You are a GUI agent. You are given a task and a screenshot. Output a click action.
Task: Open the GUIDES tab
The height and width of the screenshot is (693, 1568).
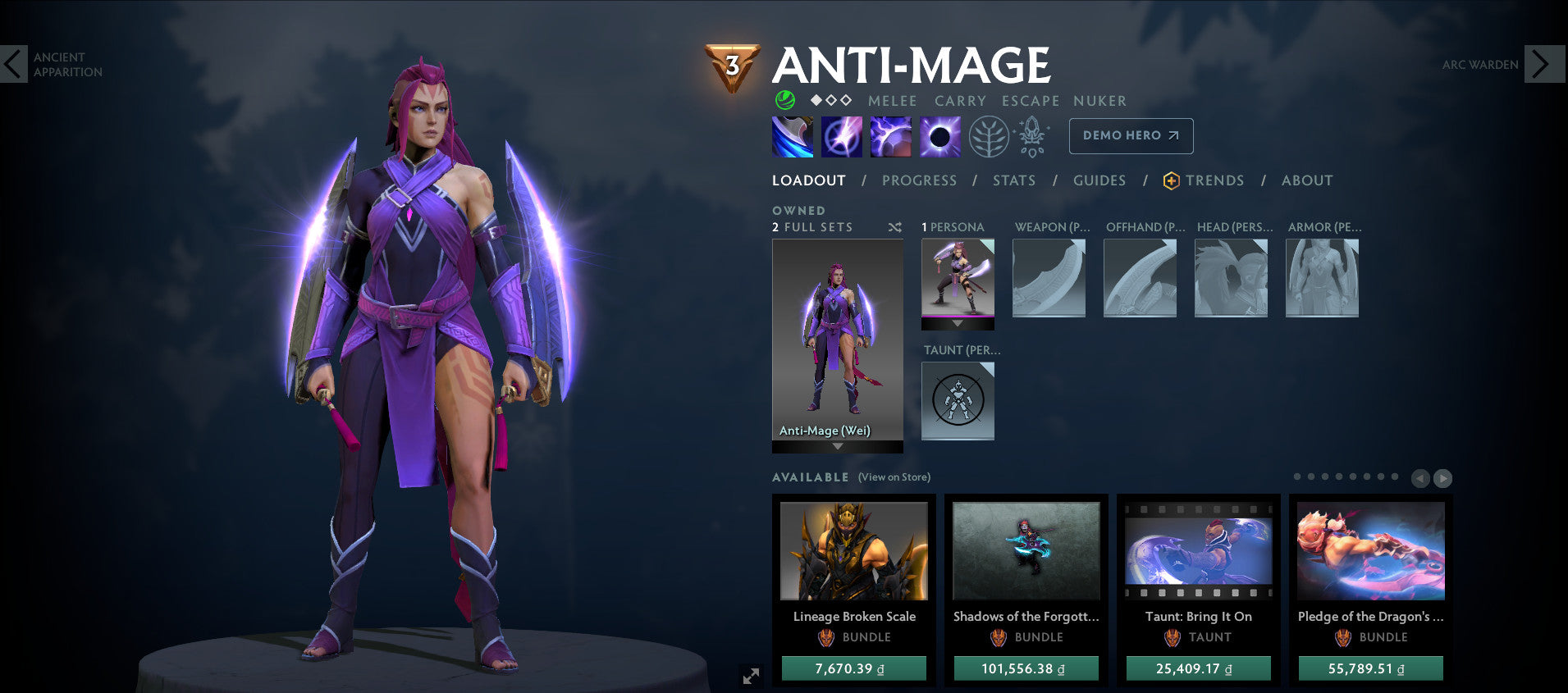coord(1099,180)
